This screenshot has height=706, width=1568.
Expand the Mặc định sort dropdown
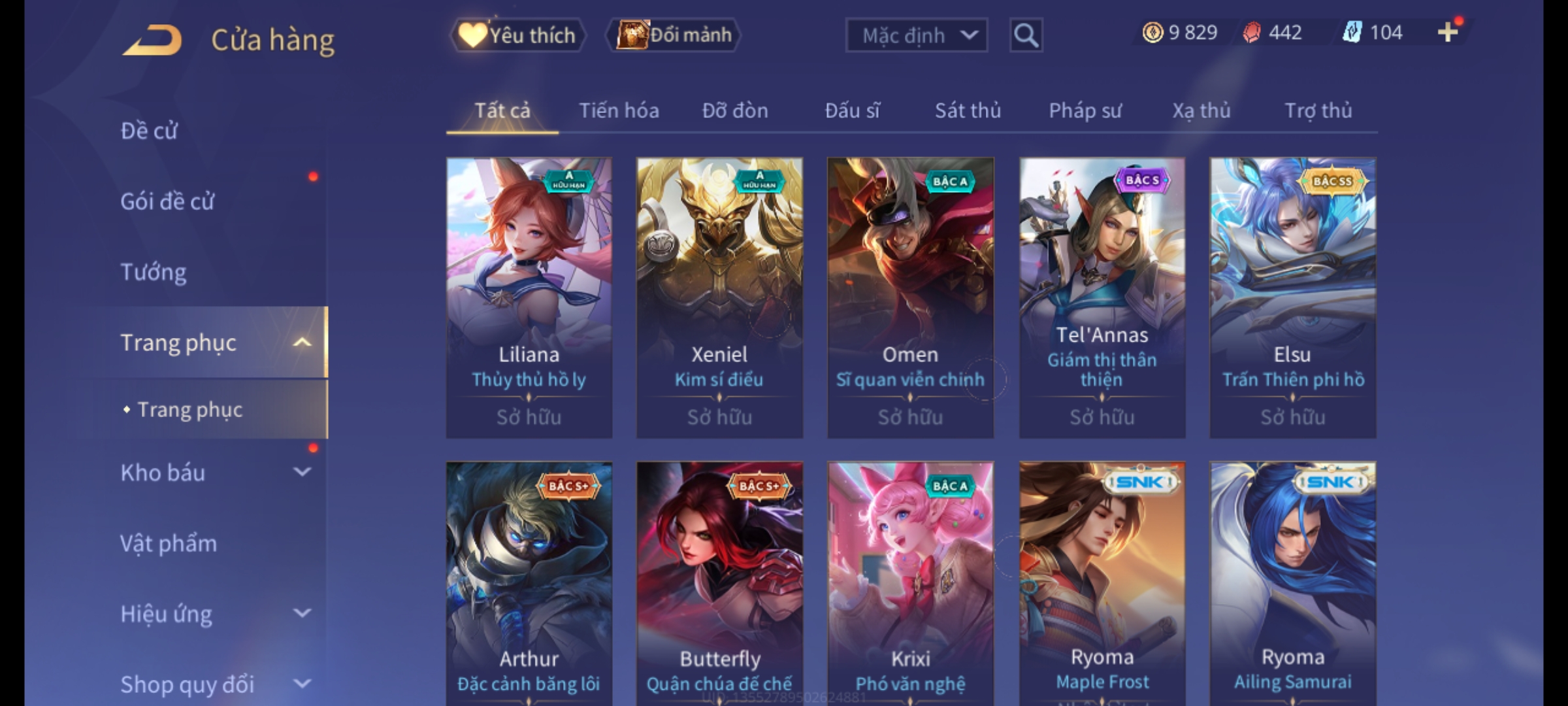[x=915, y=35]
